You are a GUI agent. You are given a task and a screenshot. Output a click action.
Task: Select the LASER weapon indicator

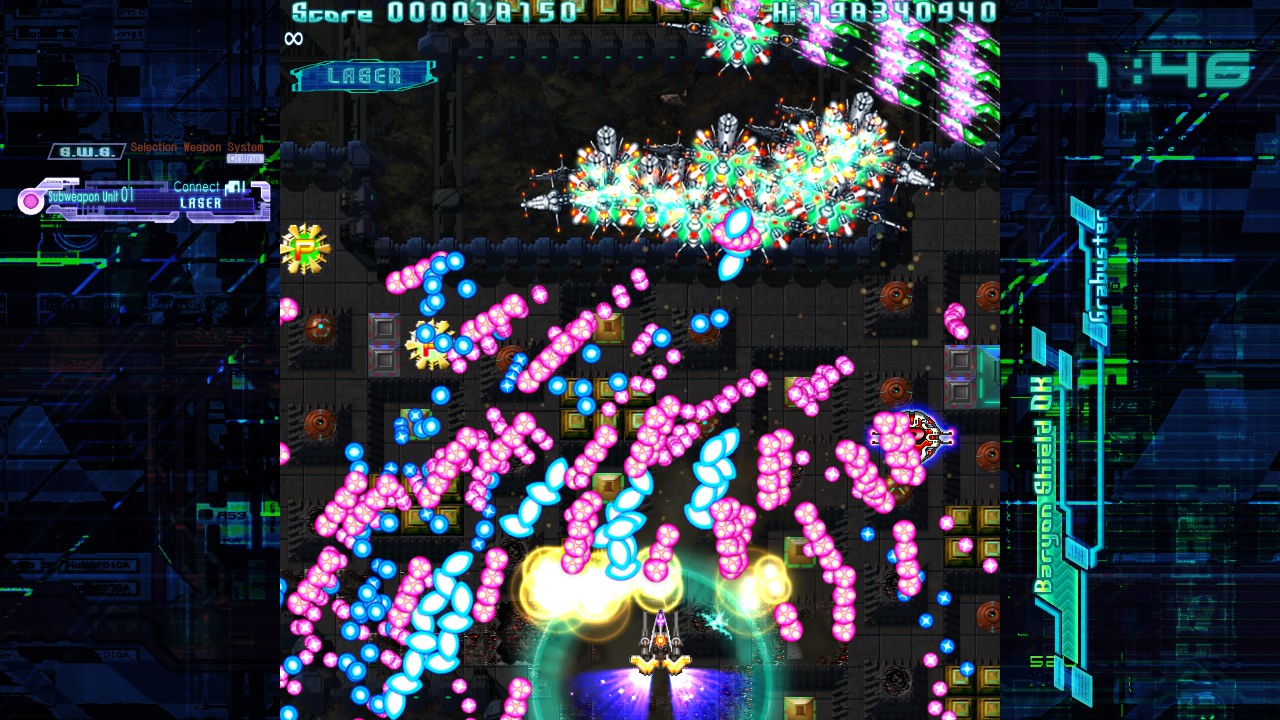coord(364,76)
